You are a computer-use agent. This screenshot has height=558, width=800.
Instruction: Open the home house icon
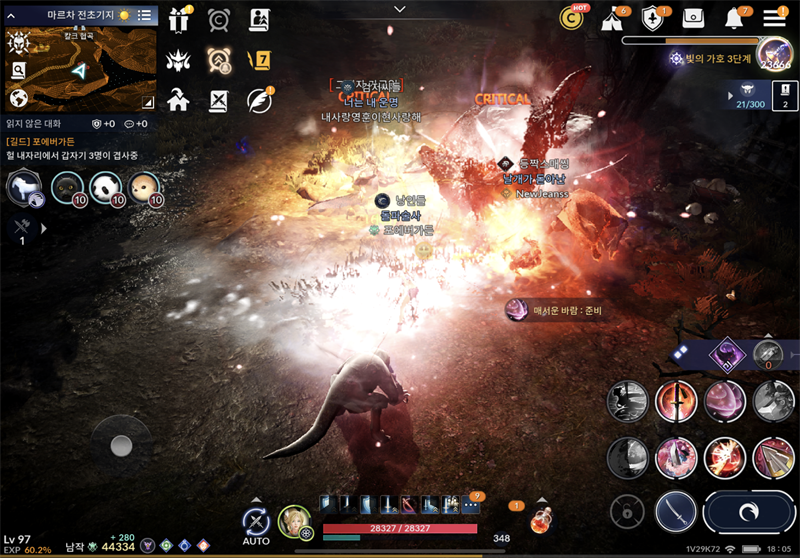(x=179, y=100)
